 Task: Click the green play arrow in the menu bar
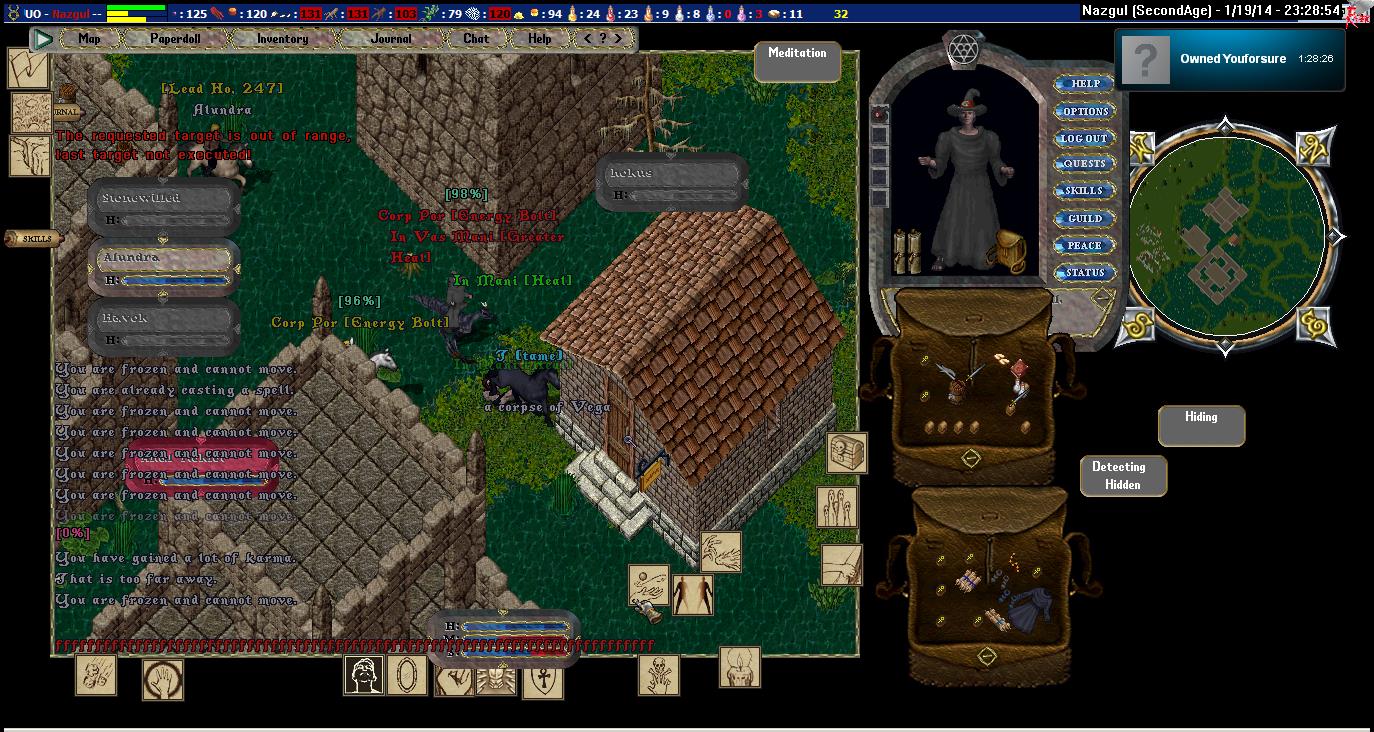43,39
